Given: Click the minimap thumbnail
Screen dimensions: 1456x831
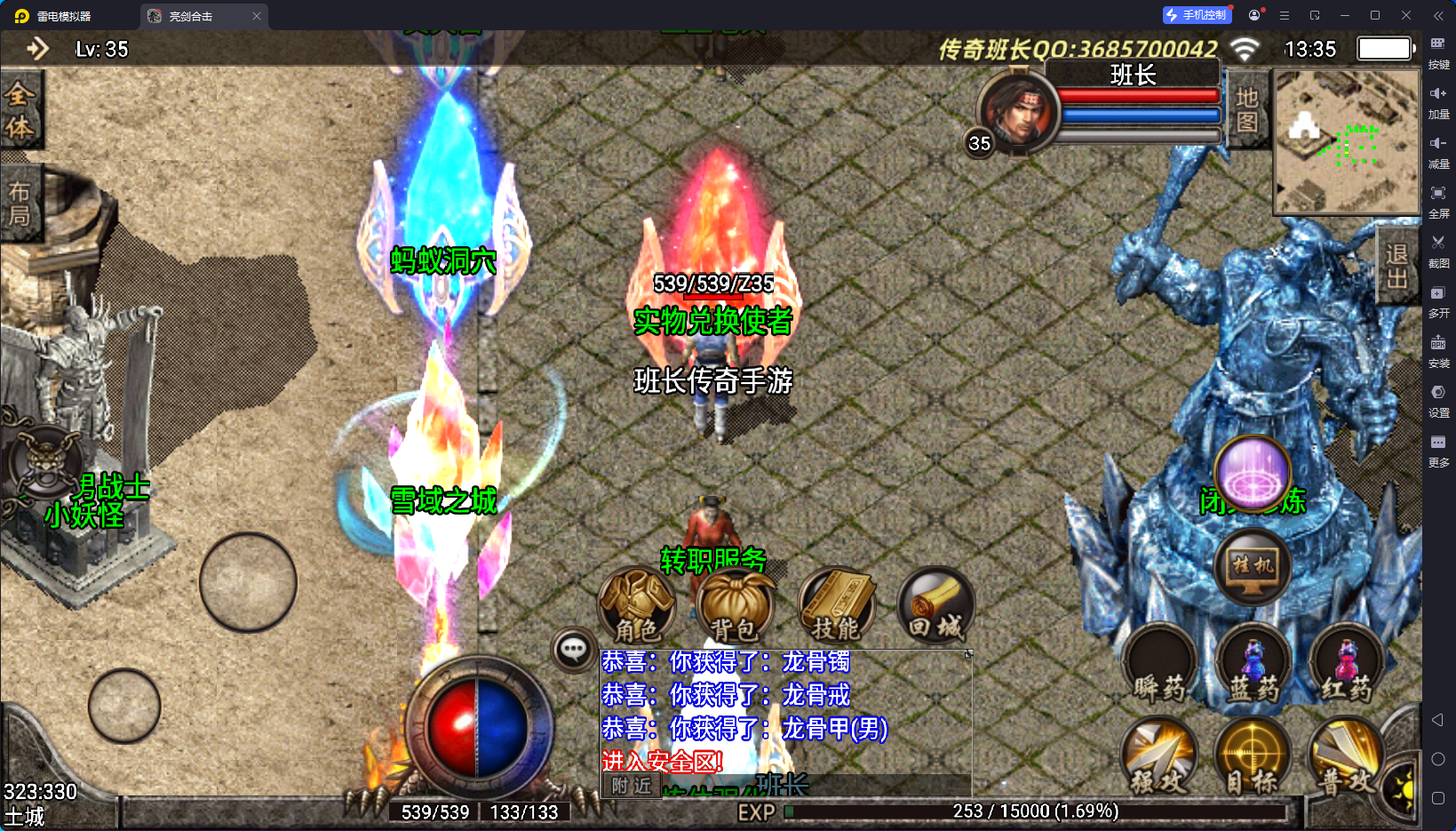Looking at the screenshot, I should click(1347, 141).
